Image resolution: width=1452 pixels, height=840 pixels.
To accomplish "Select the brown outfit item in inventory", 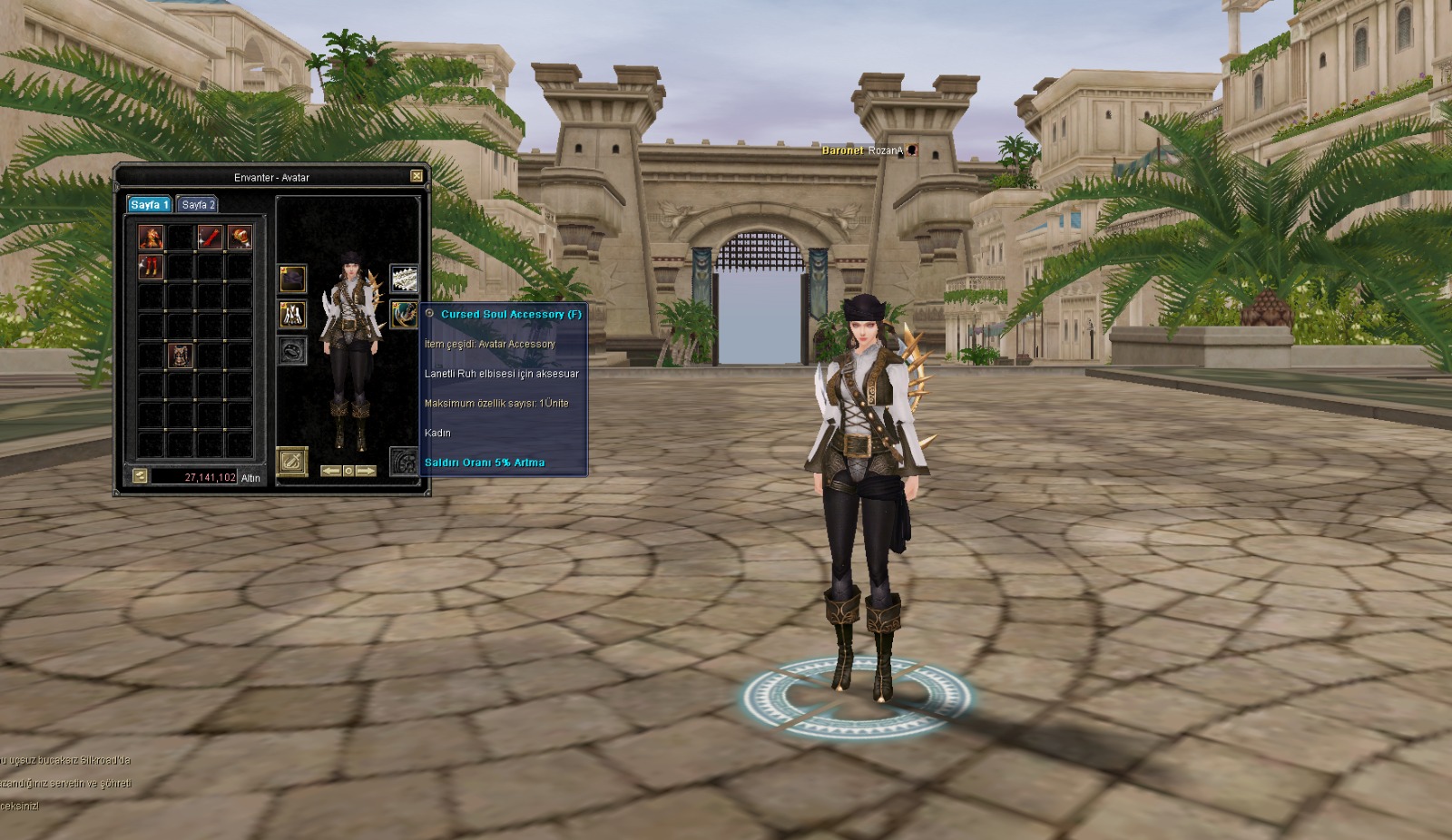I will coord(181,356).
